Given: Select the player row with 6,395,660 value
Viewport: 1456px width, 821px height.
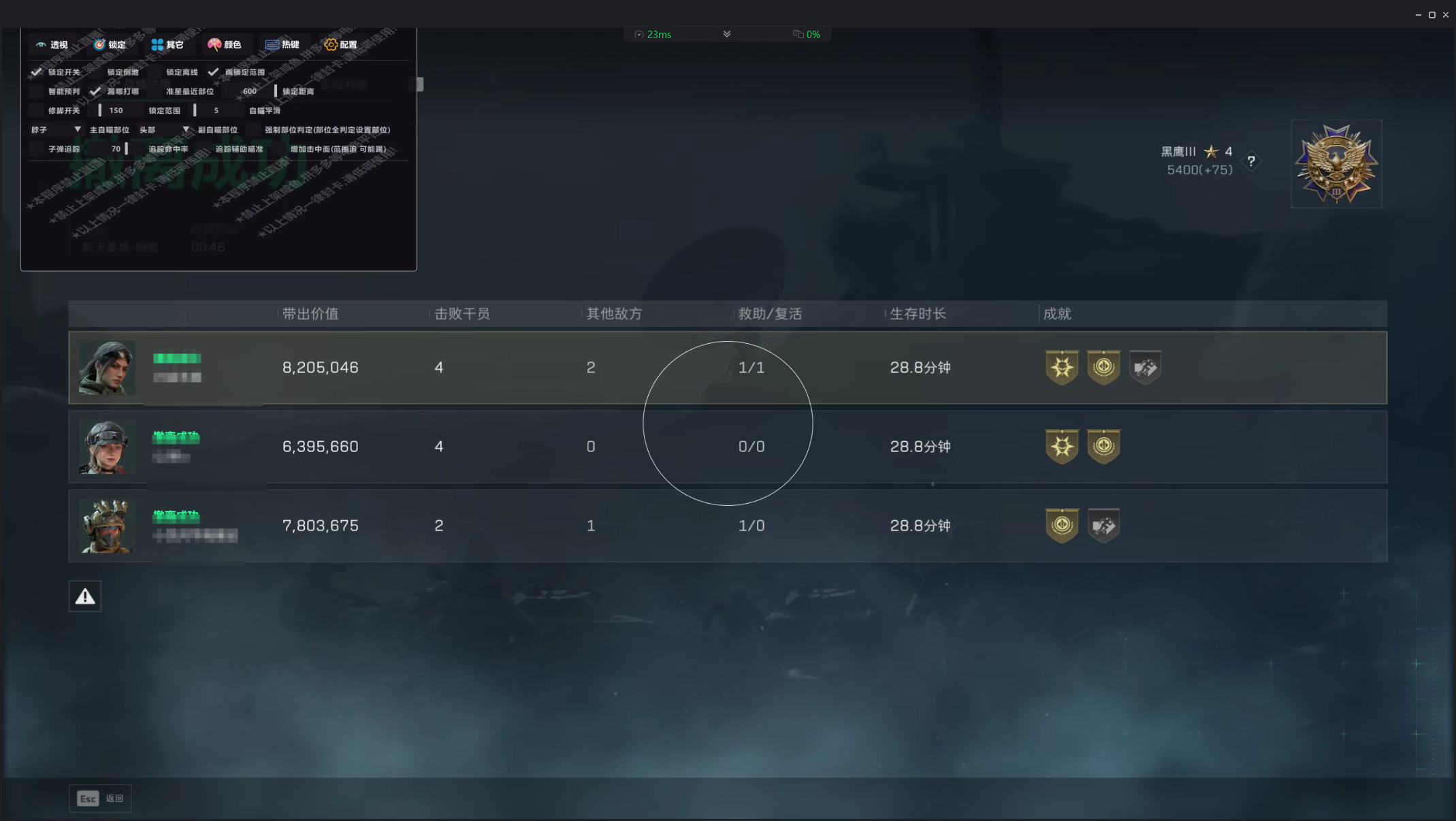Looking at the screenshot, I should click(x=727, y=447).
